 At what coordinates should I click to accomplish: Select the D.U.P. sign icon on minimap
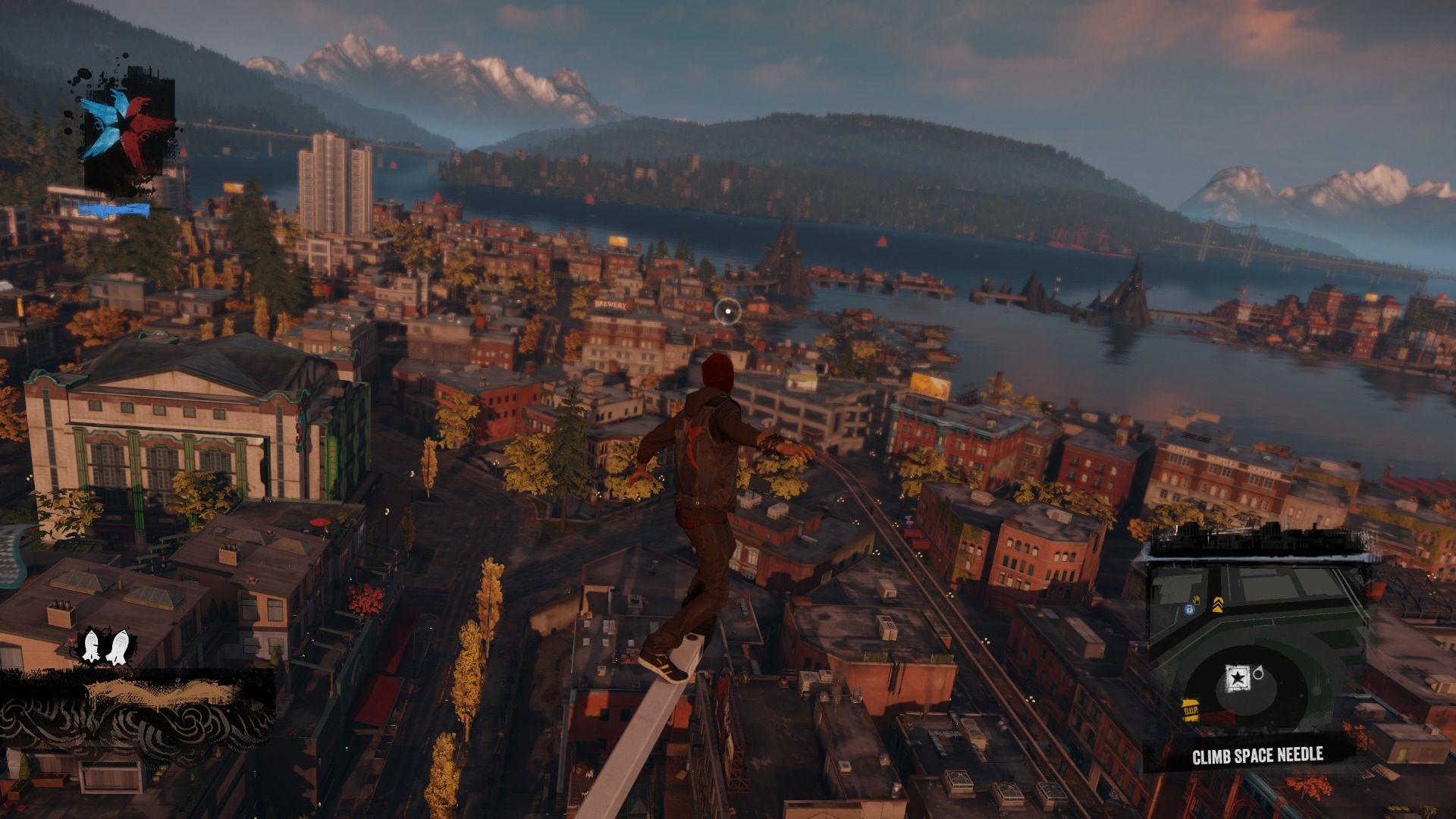coord(1191,709)
